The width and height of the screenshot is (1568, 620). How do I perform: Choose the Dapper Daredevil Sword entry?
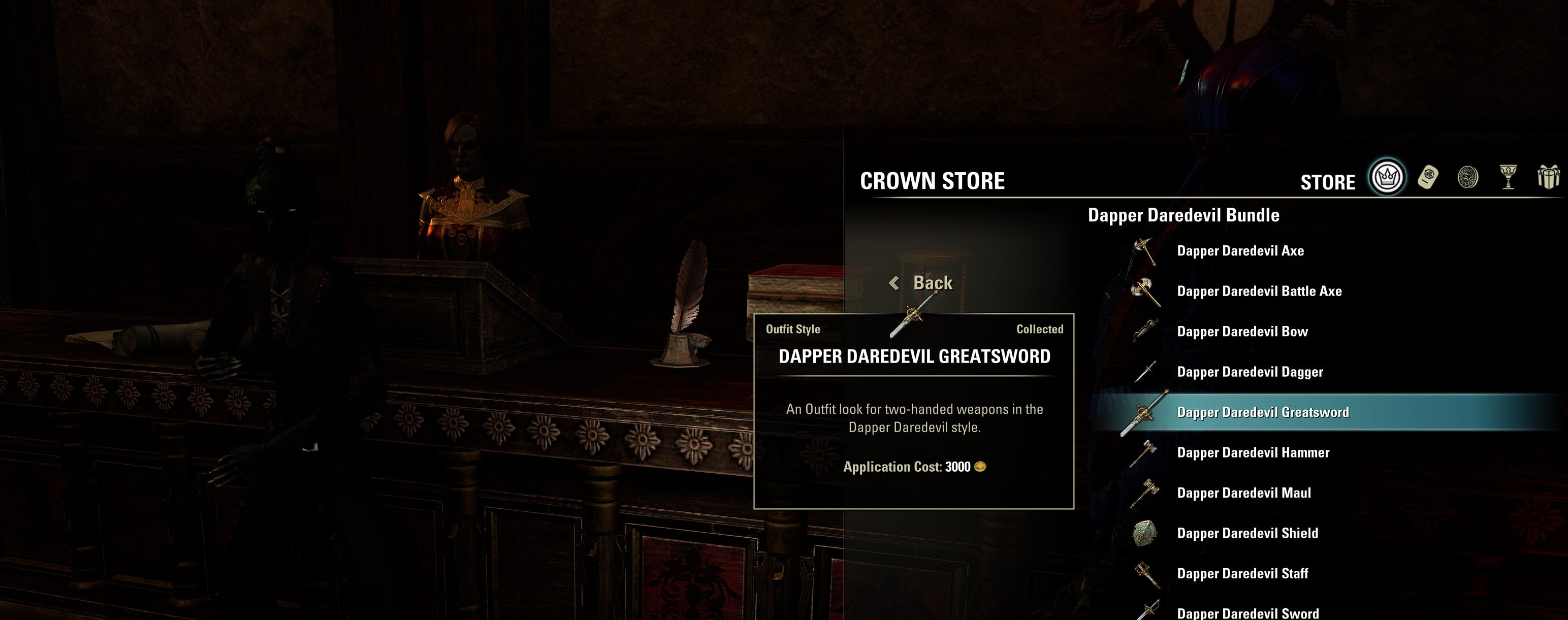point(1247,613)
